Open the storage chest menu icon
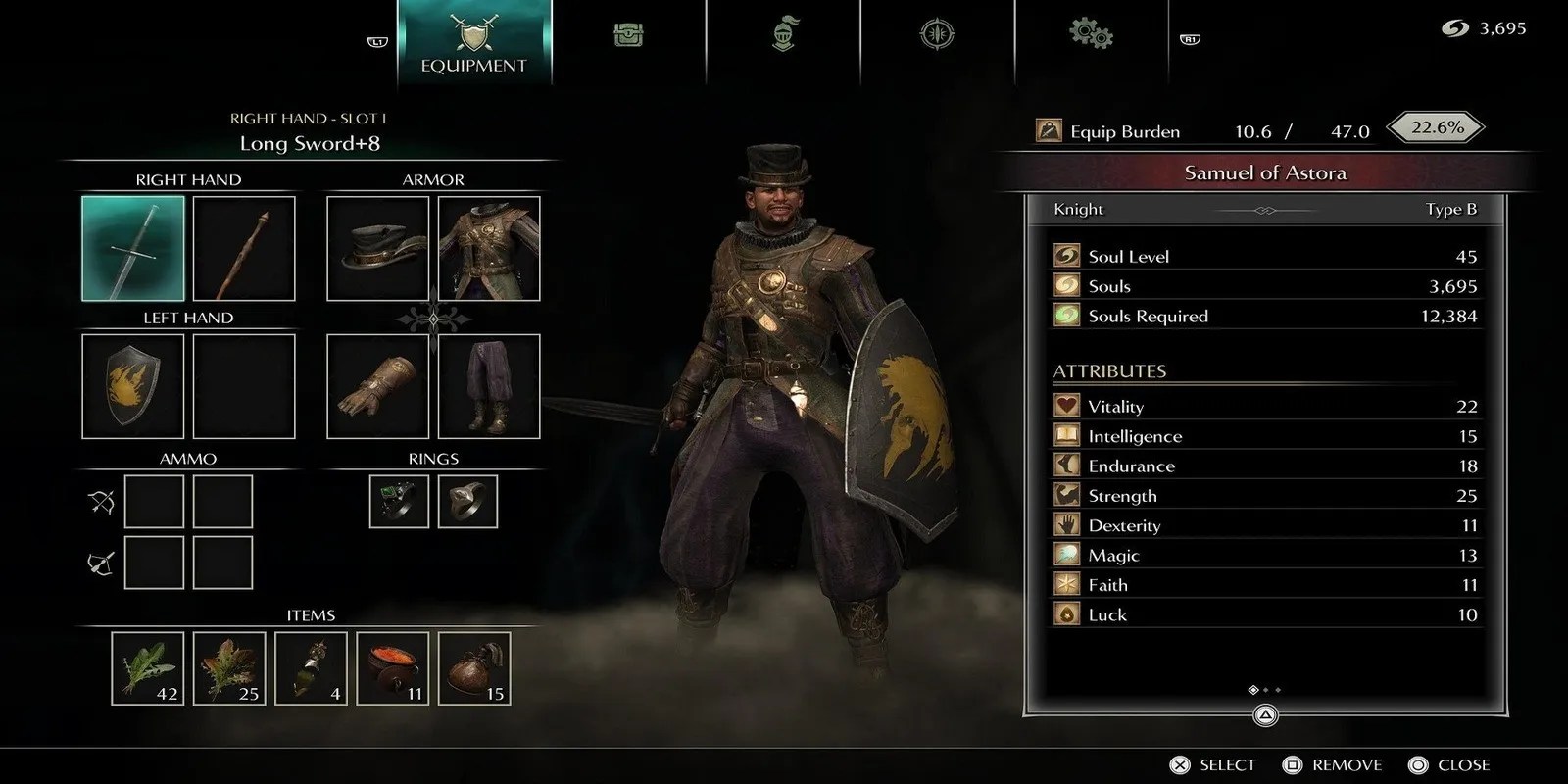Image resolution: width=1568 pixels, height=784 pixels. pyautogui.click(x=628, y=34)
